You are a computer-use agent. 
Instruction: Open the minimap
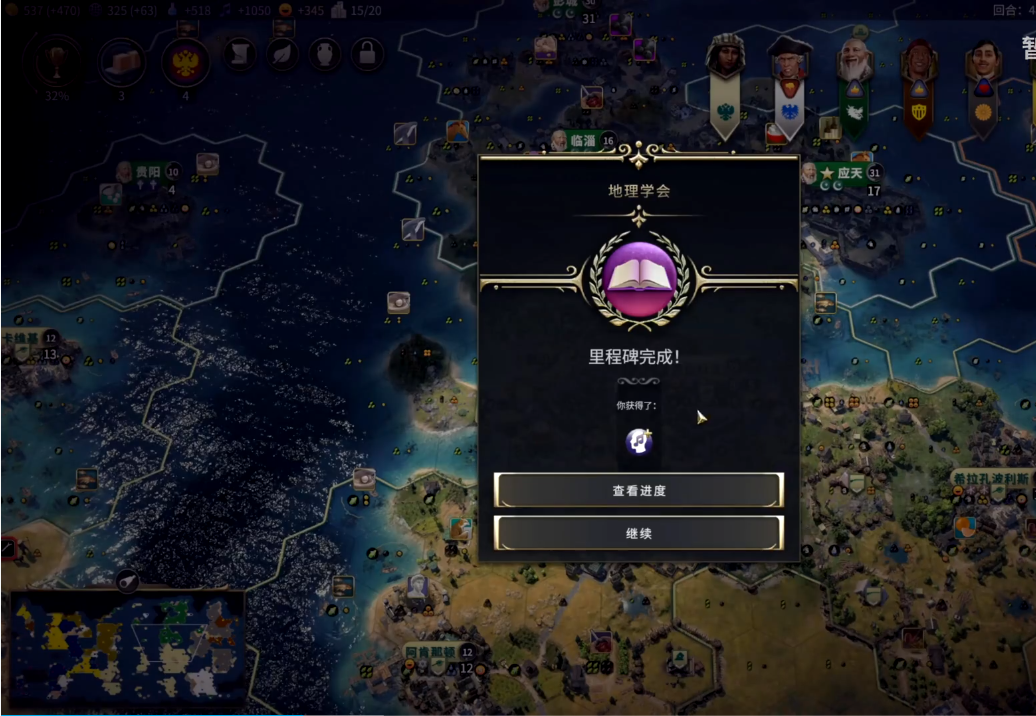tap(126, 650)
